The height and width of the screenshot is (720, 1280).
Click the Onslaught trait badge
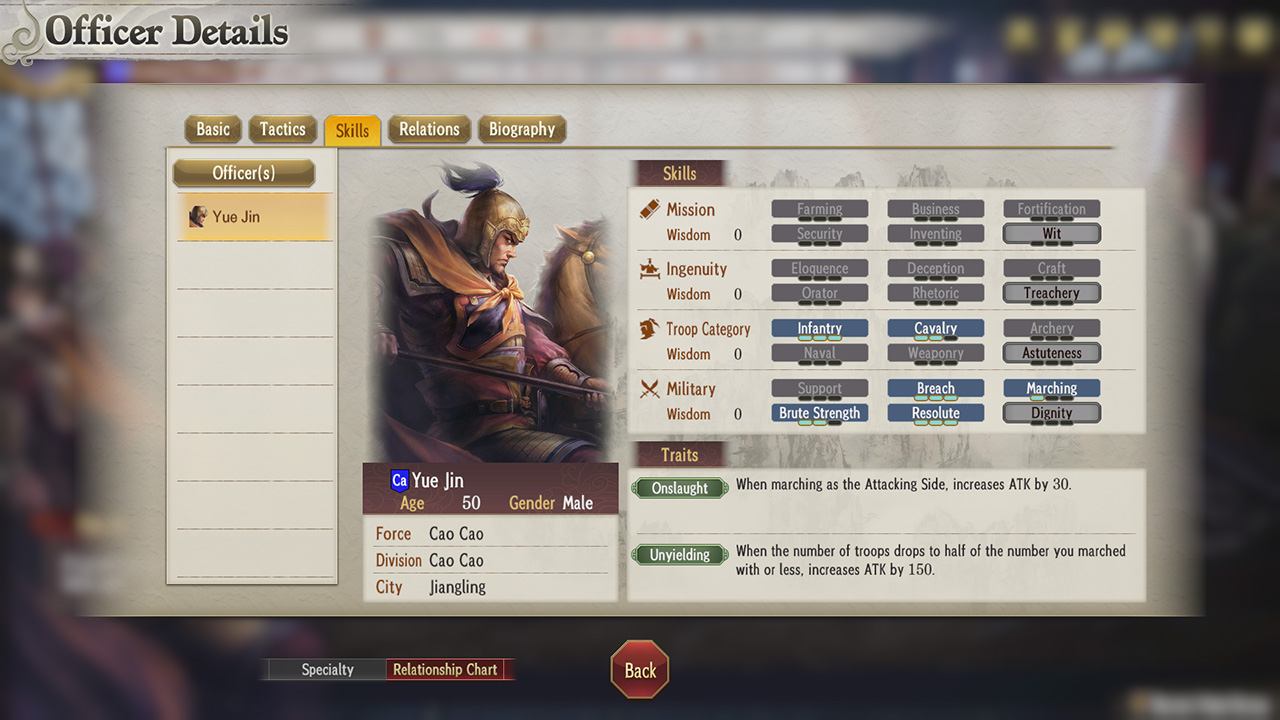679,488
